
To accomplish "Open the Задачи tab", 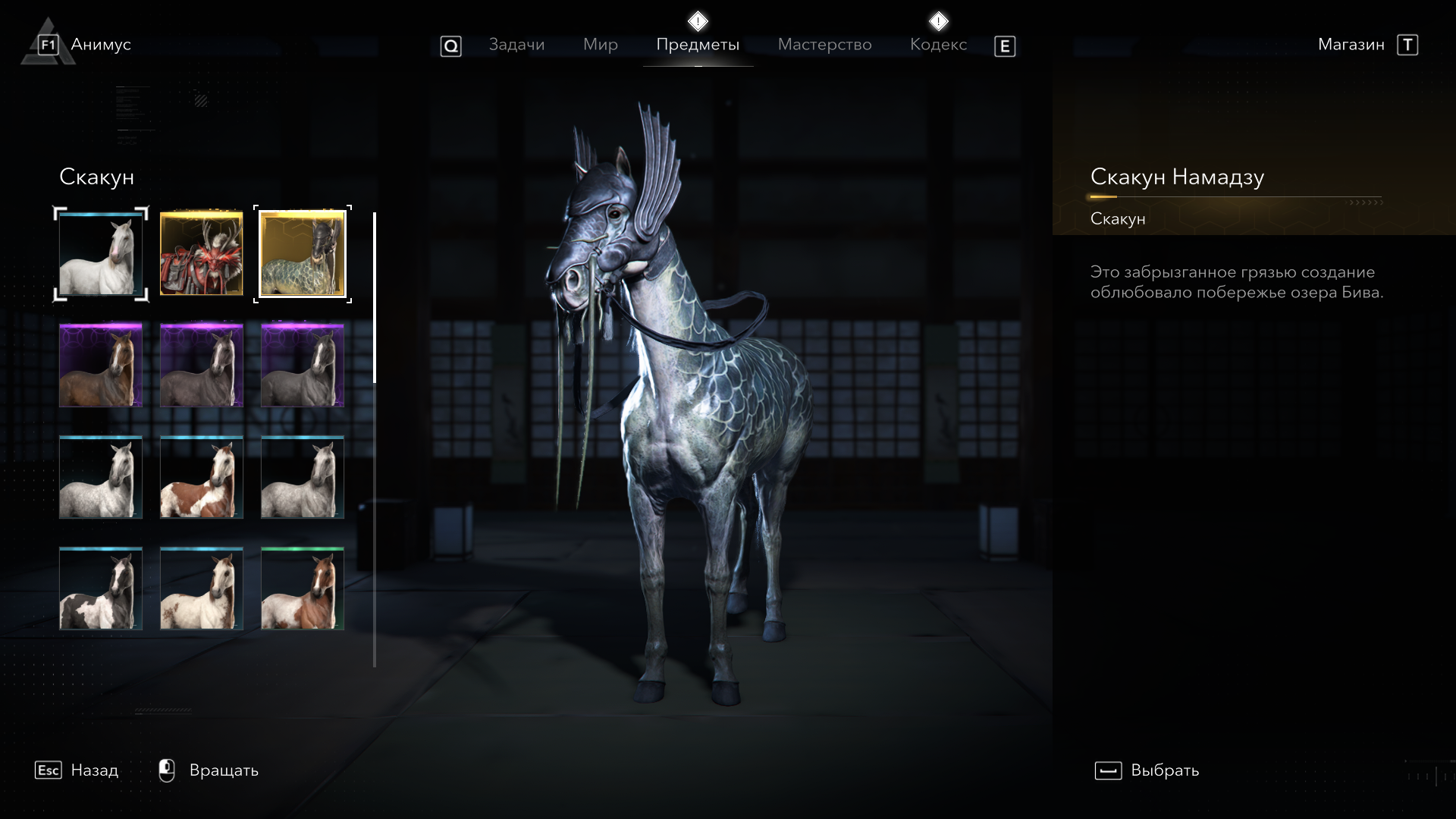I will 516,45.
